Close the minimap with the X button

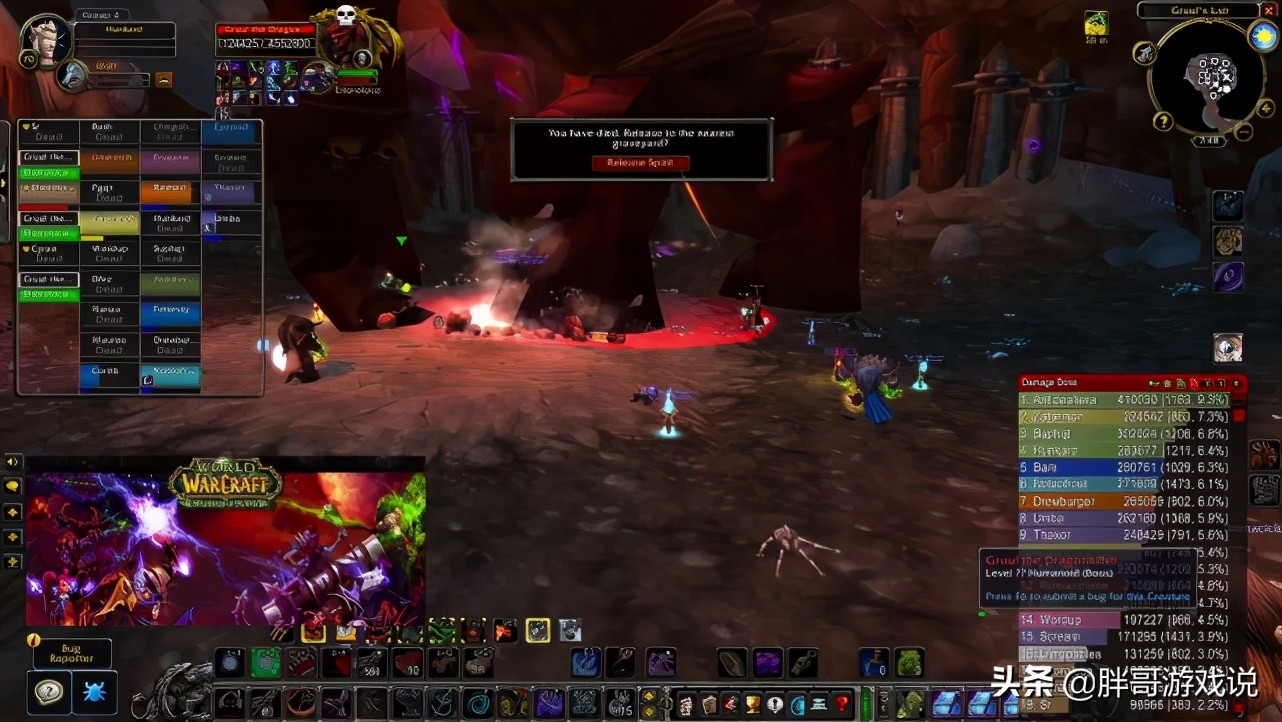click(x=1268, y=10)
